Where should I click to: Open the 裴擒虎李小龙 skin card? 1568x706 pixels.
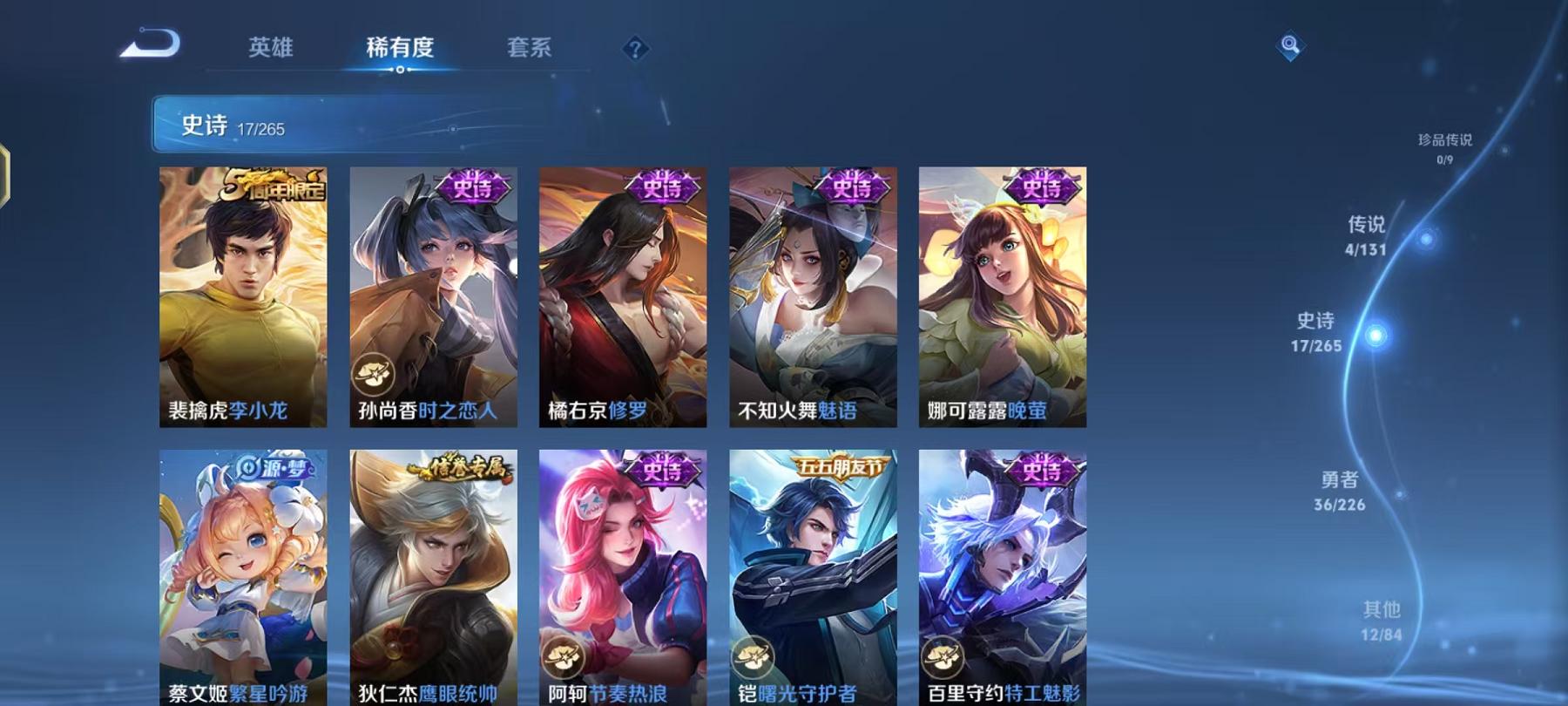(x=247, y=296)
